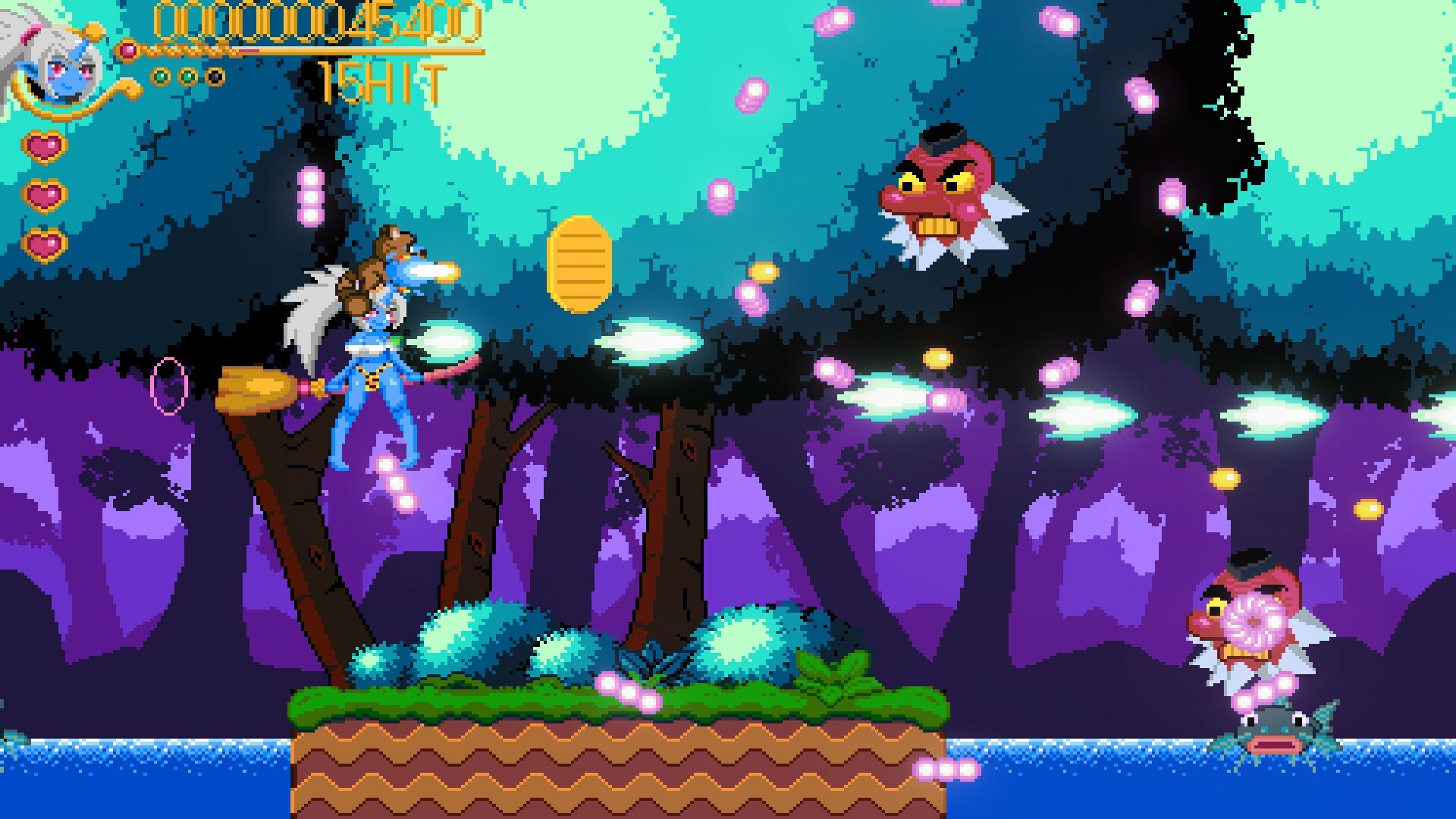Toggle the pink jewel on the magic meter
The image size is (1456, 819).
pyautogui.click(x=127, y=49)
